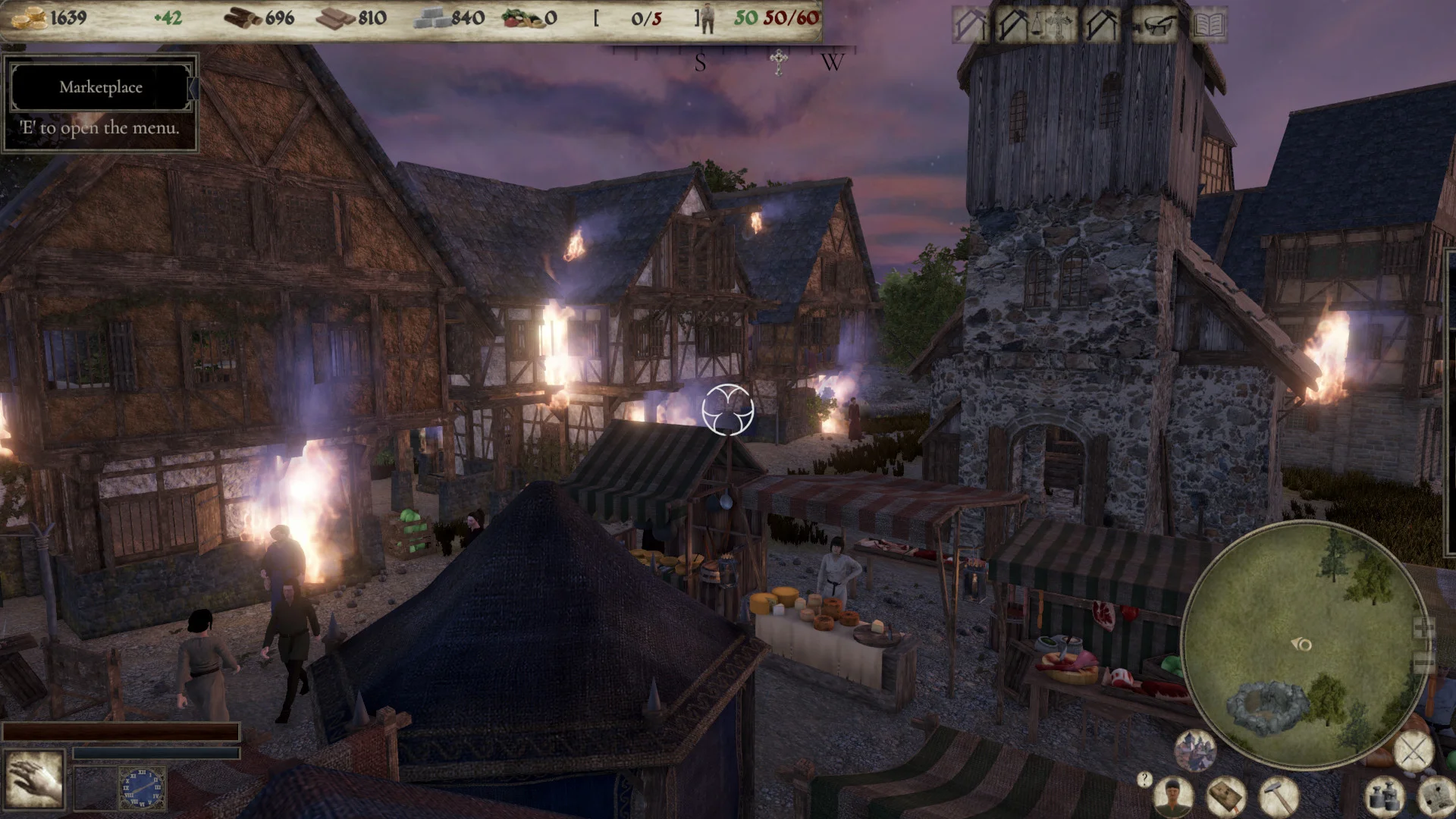Open the character portrait menu

pos(1174,796)
